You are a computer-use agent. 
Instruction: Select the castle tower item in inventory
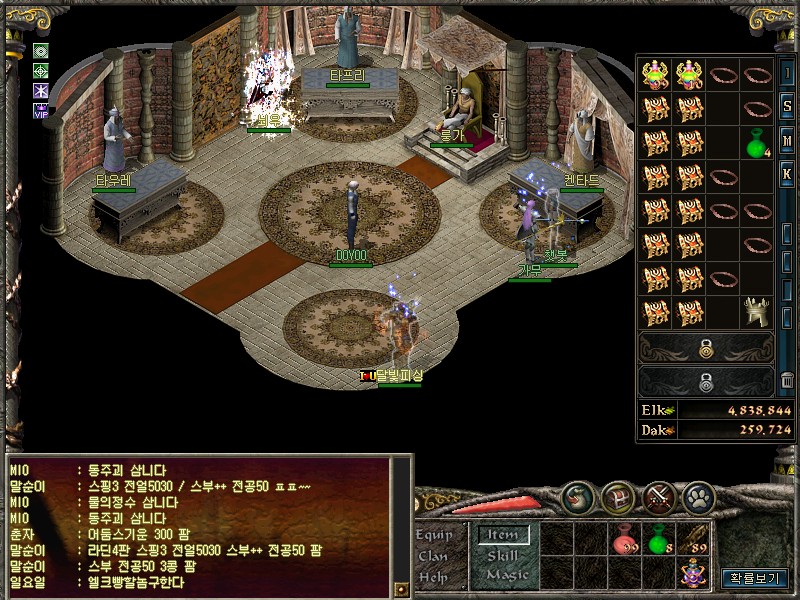(x=756, y=312)
